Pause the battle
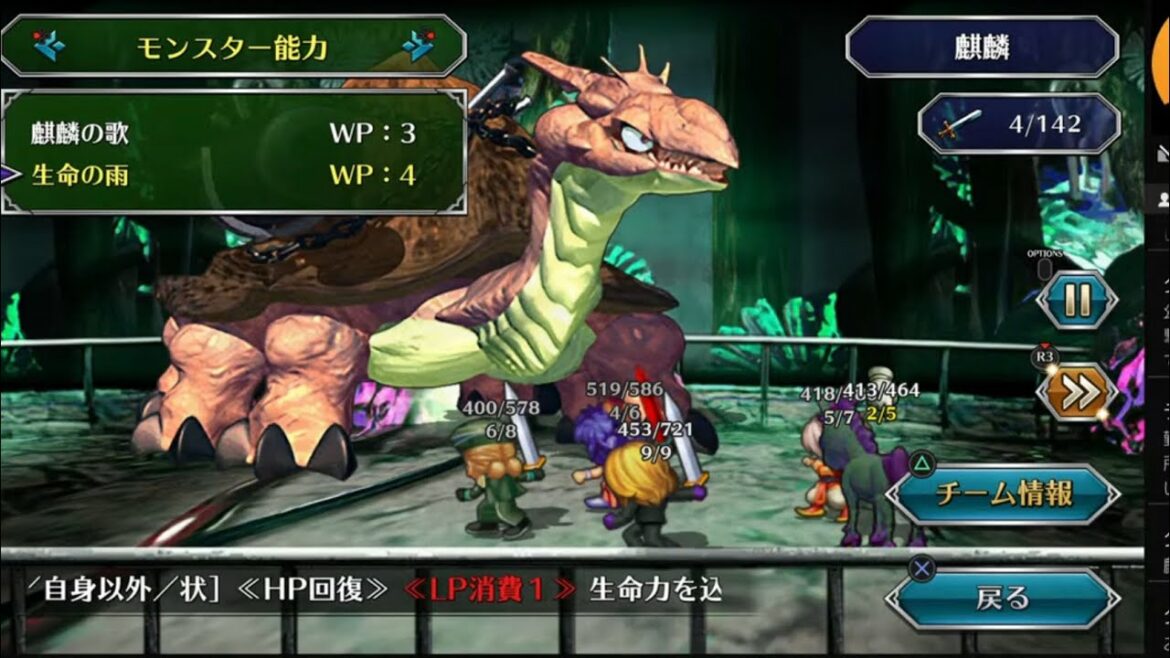Image resolution: width=1170 pixels, height=658 pixels. click(x=1076, y=300)
